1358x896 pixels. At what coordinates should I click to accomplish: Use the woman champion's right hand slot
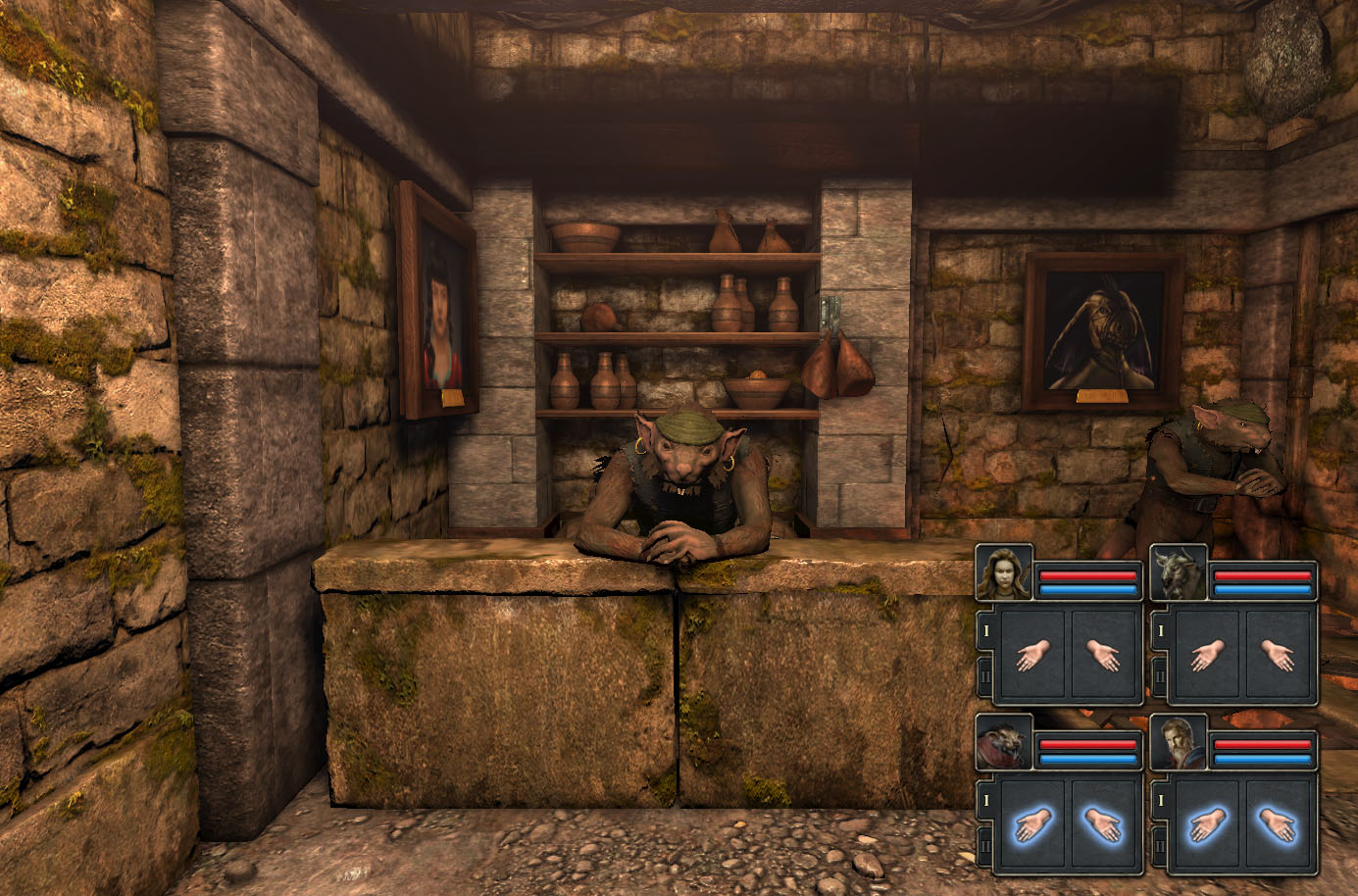pyautogui.click(x=1105, y=656)
